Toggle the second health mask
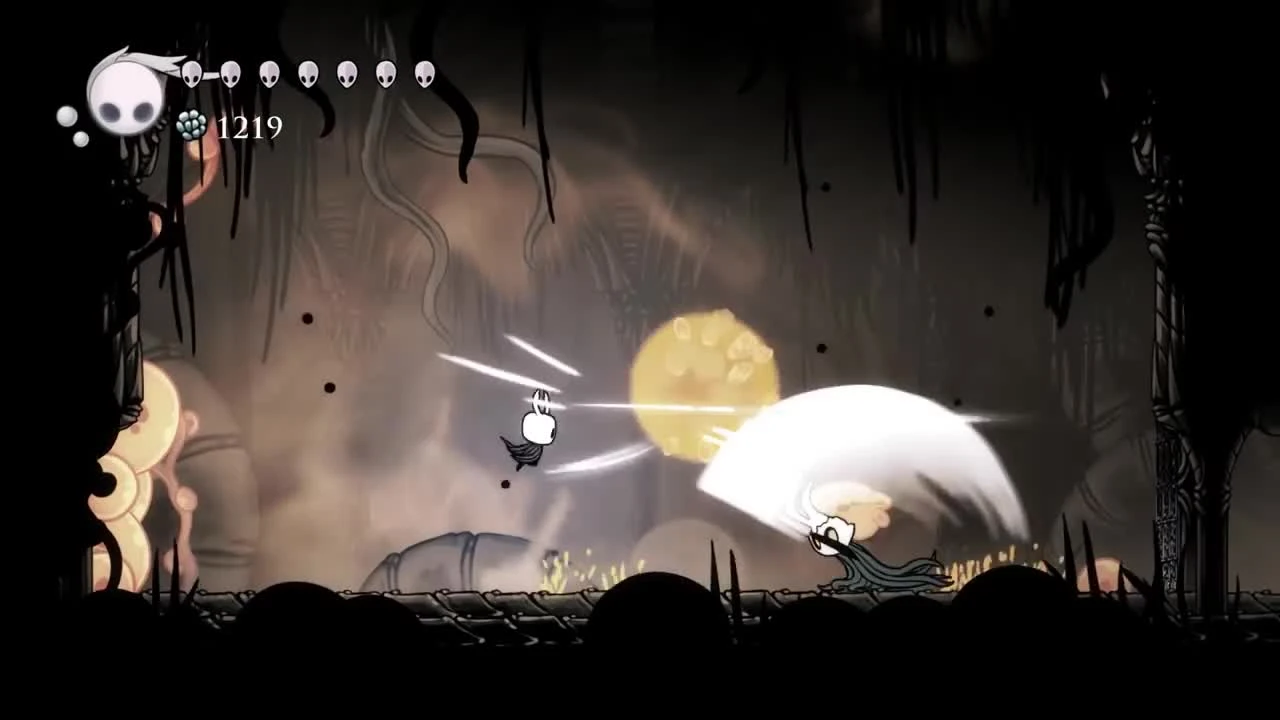Screen dimensions: 1280x720 [229, 74]
